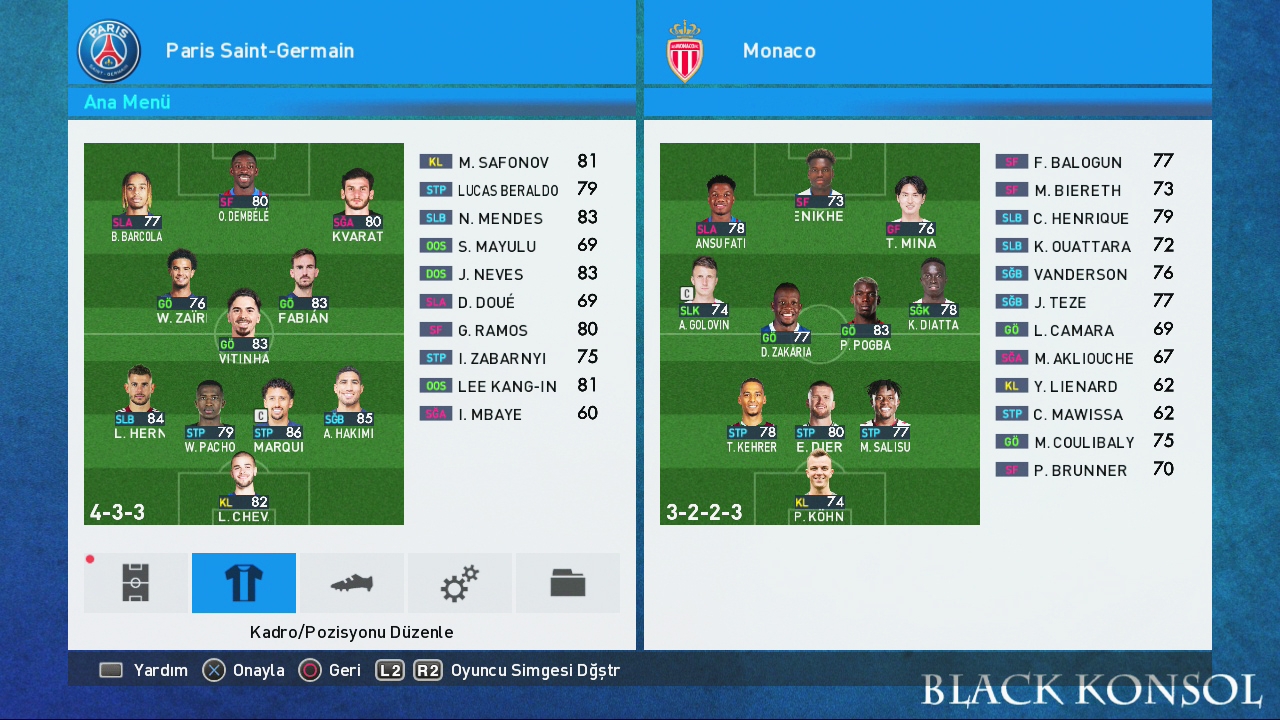The height and width of the screenshot is (720, 1280).
Task: Pick E. Dier in Monaco's defence
Action: (820, 415)
